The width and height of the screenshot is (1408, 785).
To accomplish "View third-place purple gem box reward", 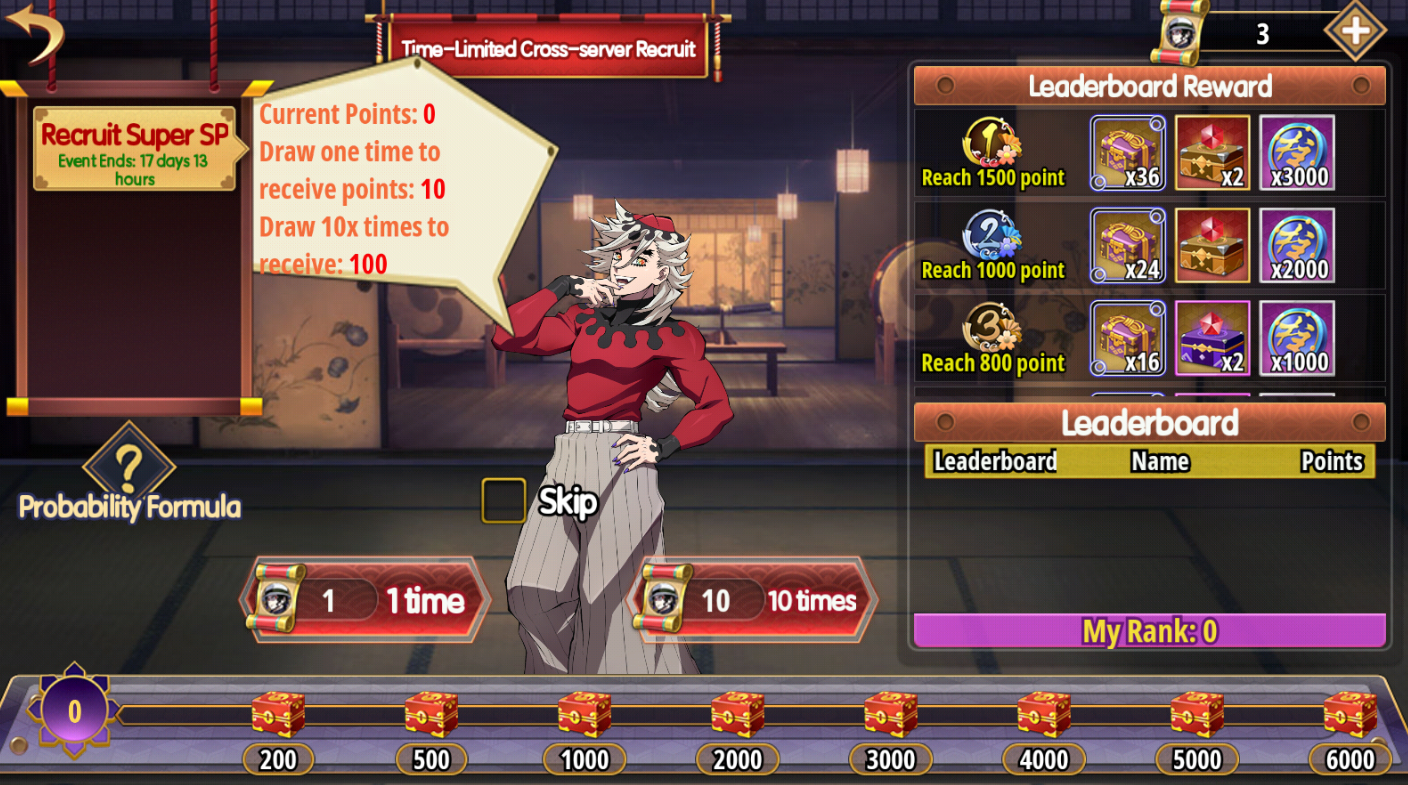I will click(x=1212, y=338).
